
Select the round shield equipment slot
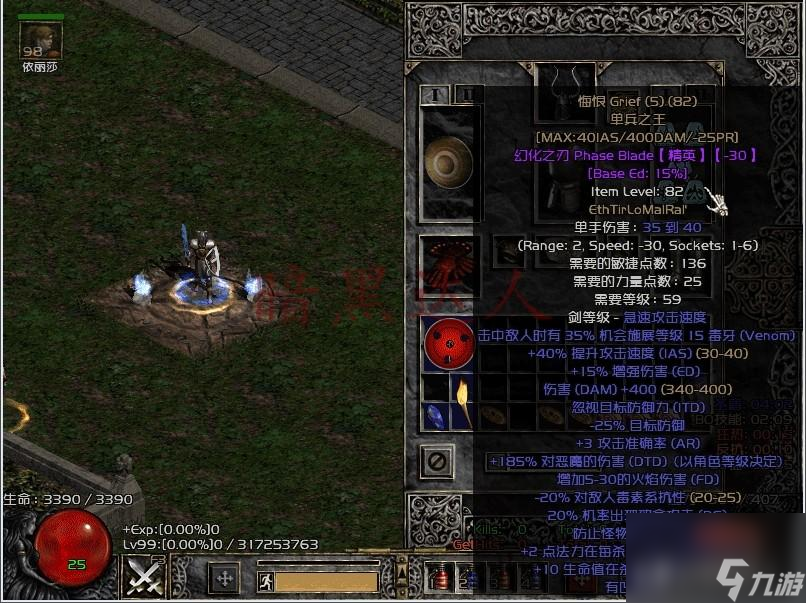pyautogui.click(x=449, y=163)
